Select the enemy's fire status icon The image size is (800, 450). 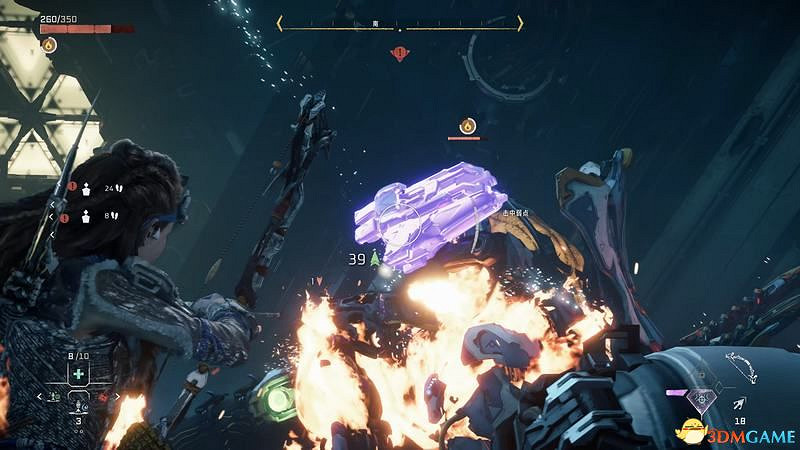click(466, 125)
